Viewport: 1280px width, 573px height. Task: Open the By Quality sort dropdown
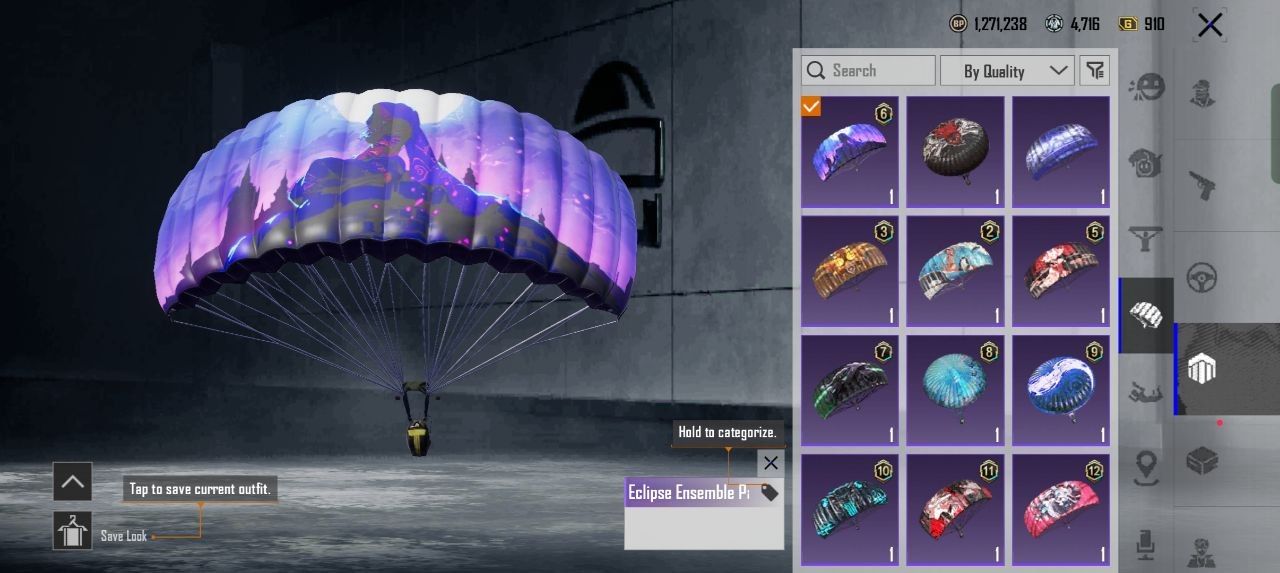1007,70
